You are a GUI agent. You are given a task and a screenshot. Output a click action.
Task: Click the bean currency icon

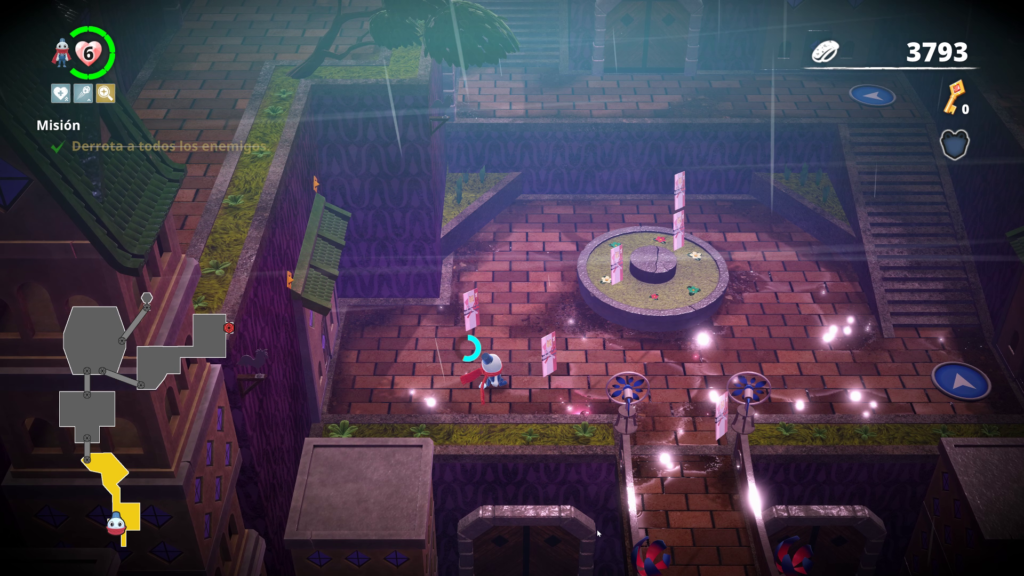click(826, 52)
